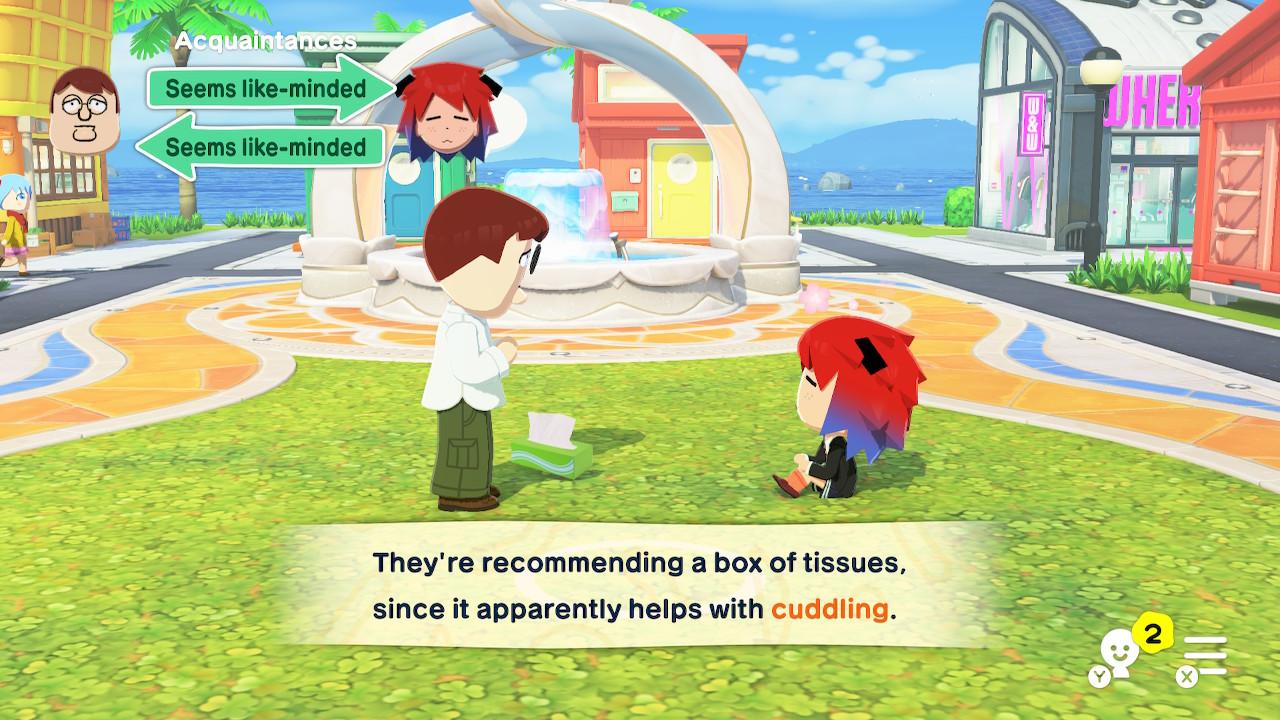The height and width of the screenshot is (720, 1280).
Task: Advance the tissue box recommendation dialogue
Action: coord(639,586)
